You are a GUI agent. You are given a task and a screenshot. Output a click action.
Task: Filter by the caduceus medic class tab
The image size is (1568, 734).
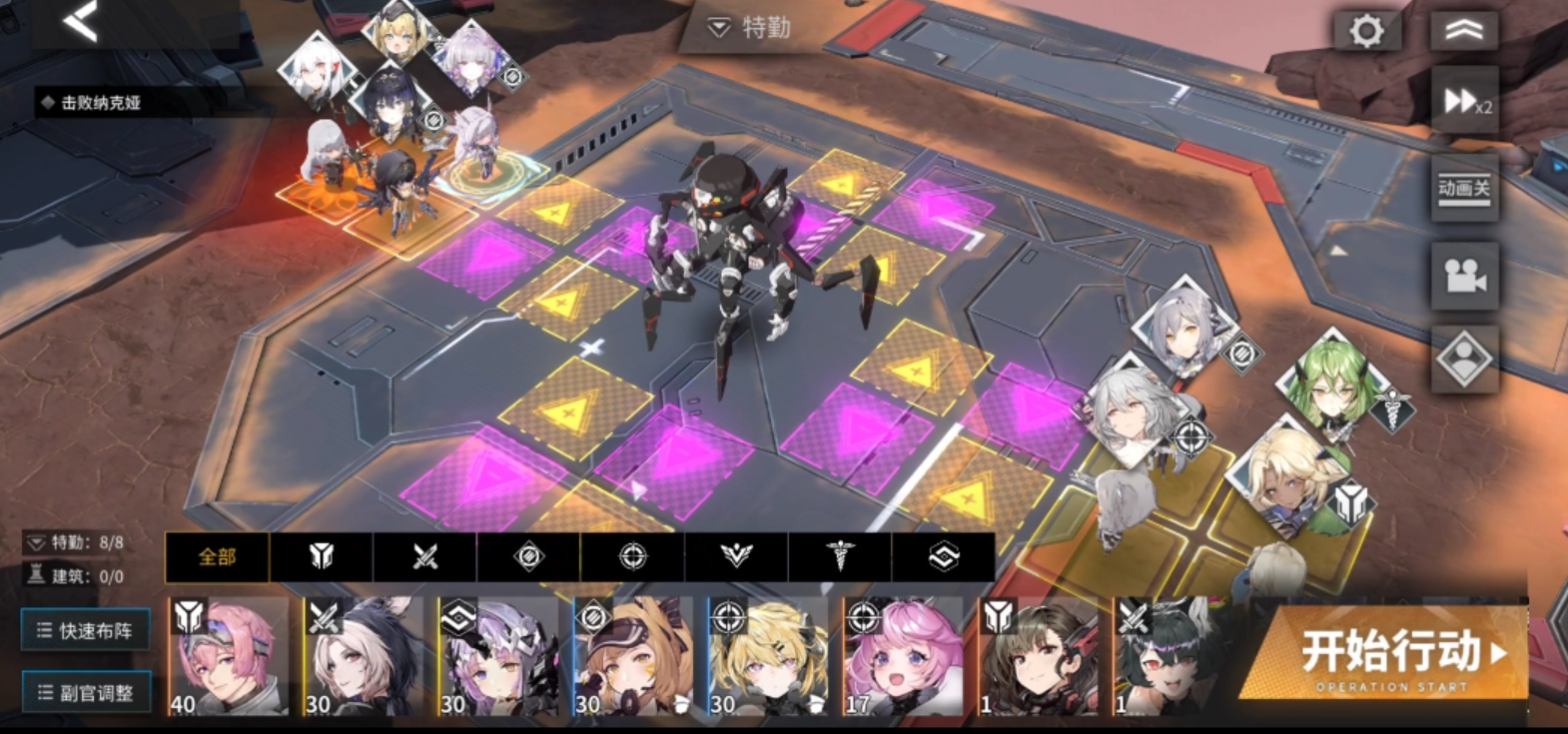tap(840, 556)
